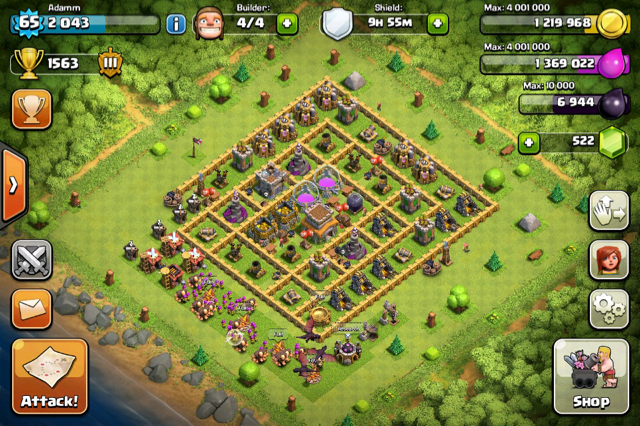Screen dimensions: 640x426
Task: Purchase more gems with the plus button
Action: point(529,143)
